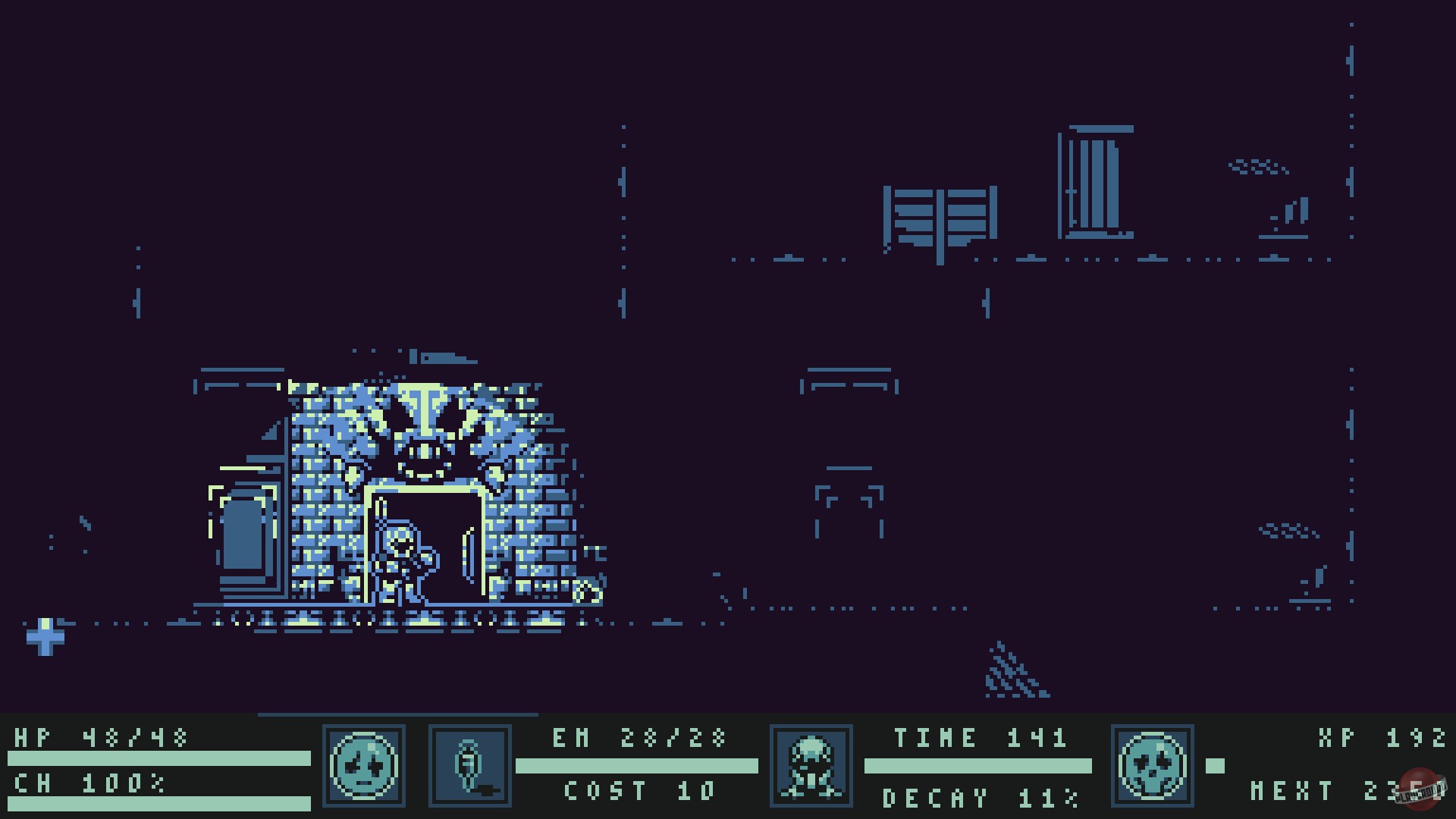Select the robot helmet portrait icon
Image resolution: width=1456 pixels, height=819 pixels.
pos(811,766)
